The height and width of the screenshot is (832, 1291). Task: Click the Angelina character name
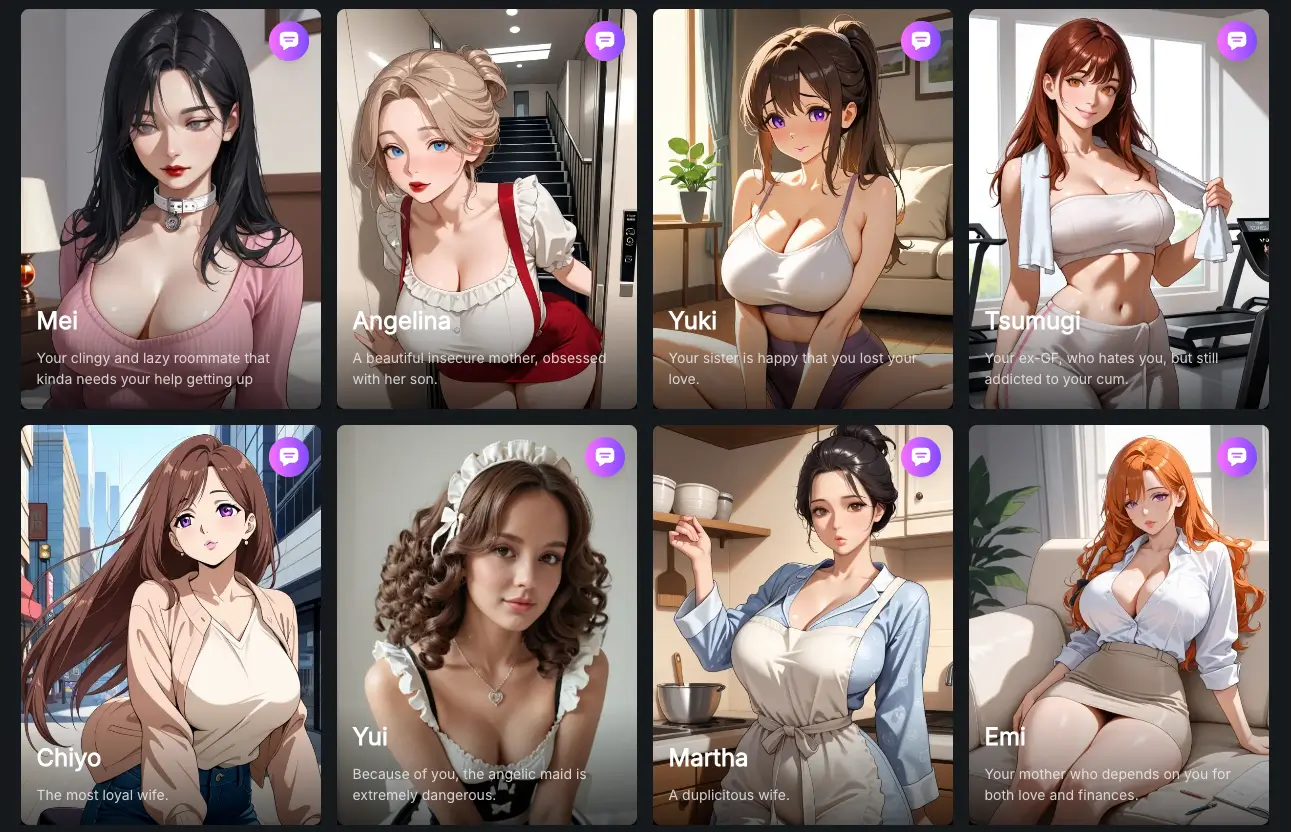point(401,321)
